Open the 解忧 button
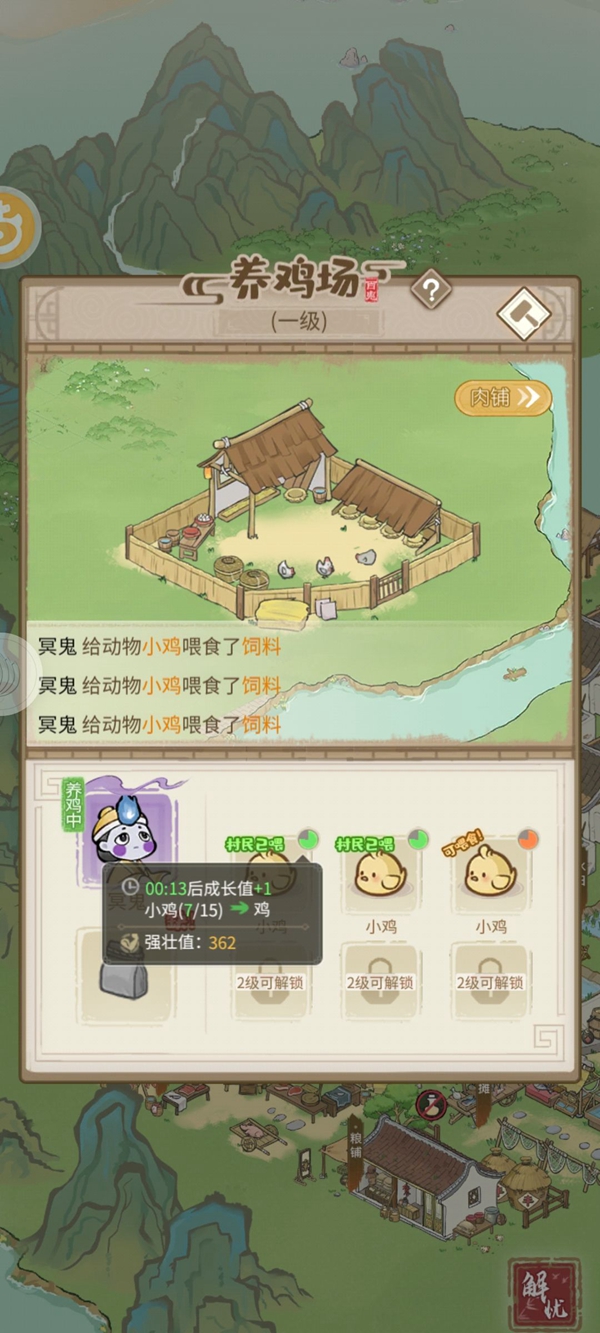600x1333 pixels. click(x=543, y=1293)
